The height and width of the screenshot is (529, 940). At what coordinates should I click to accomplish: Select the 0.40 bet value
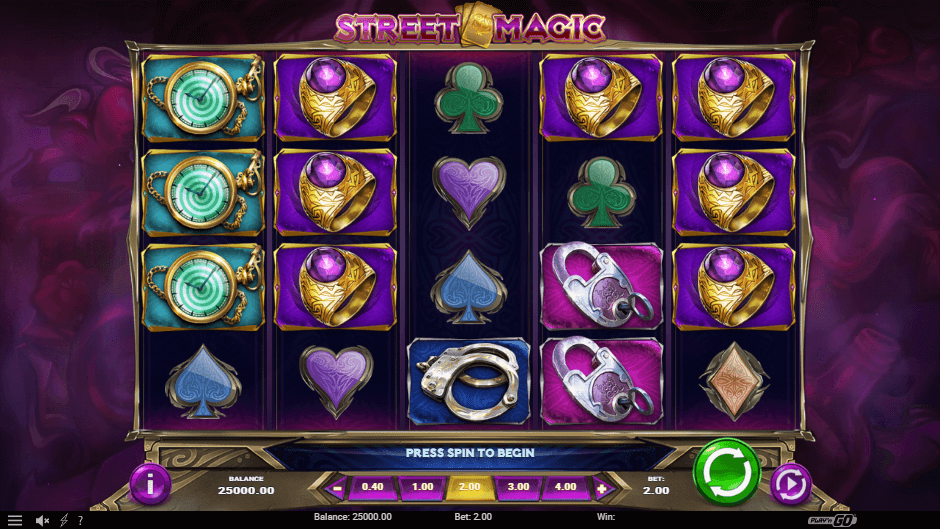[373, 489]
